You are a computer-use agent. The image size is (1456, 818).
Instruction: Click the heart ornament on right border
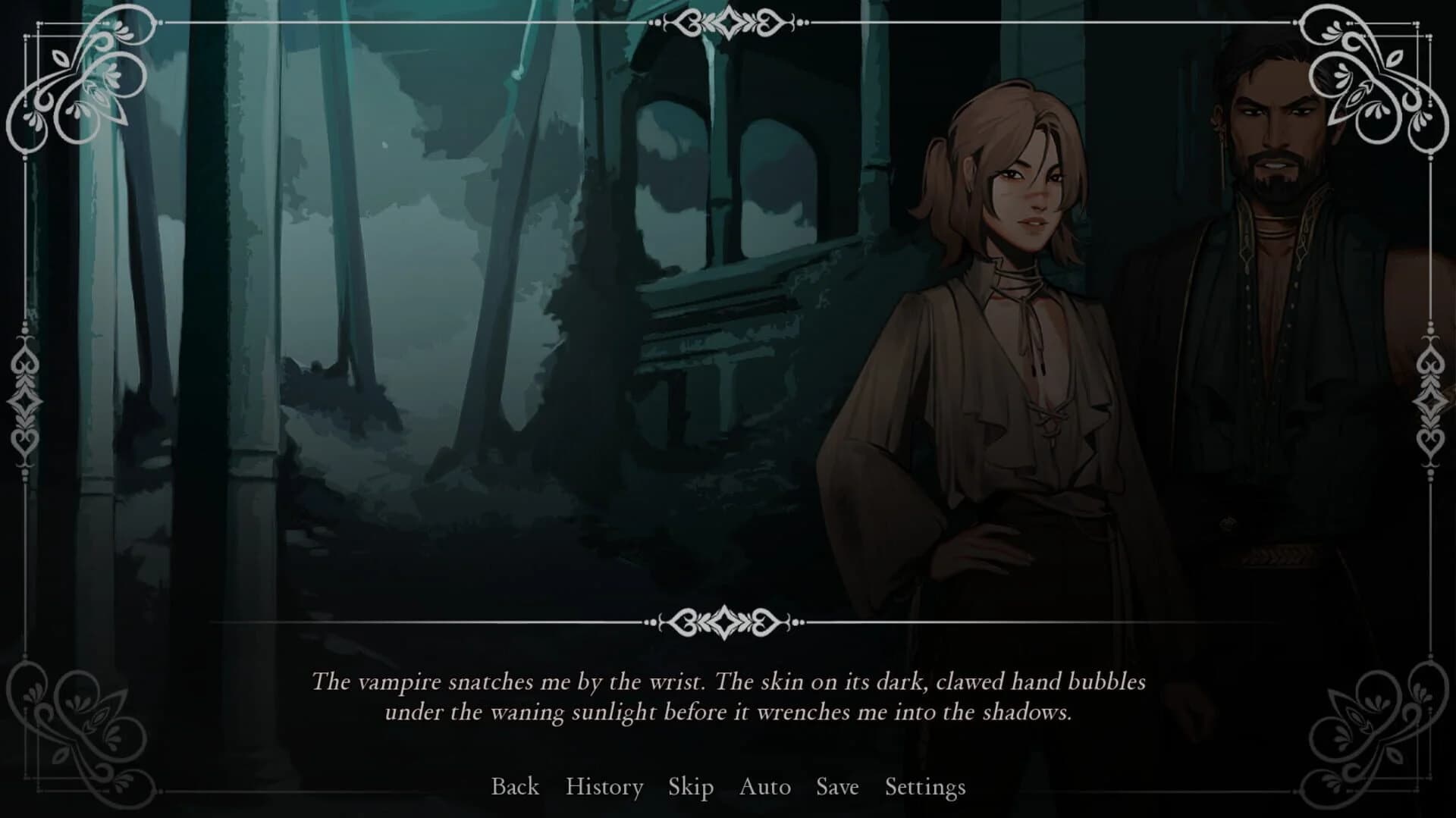pos(1430,440)
